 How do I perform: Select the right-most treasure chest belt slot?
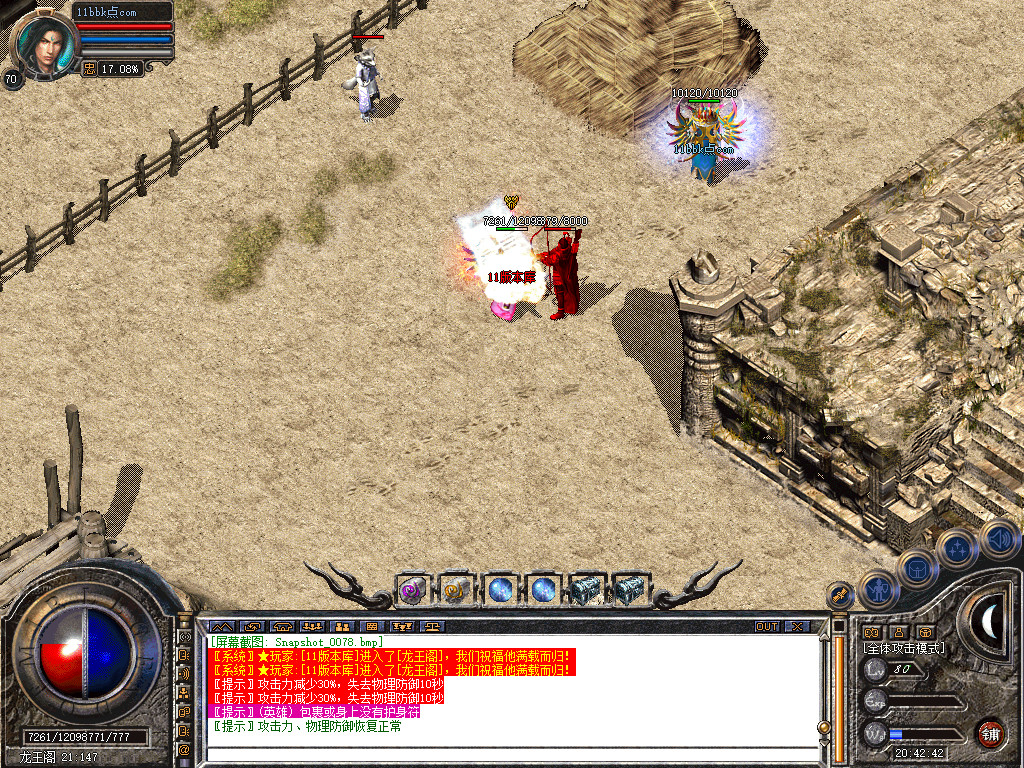pos(629,590)
